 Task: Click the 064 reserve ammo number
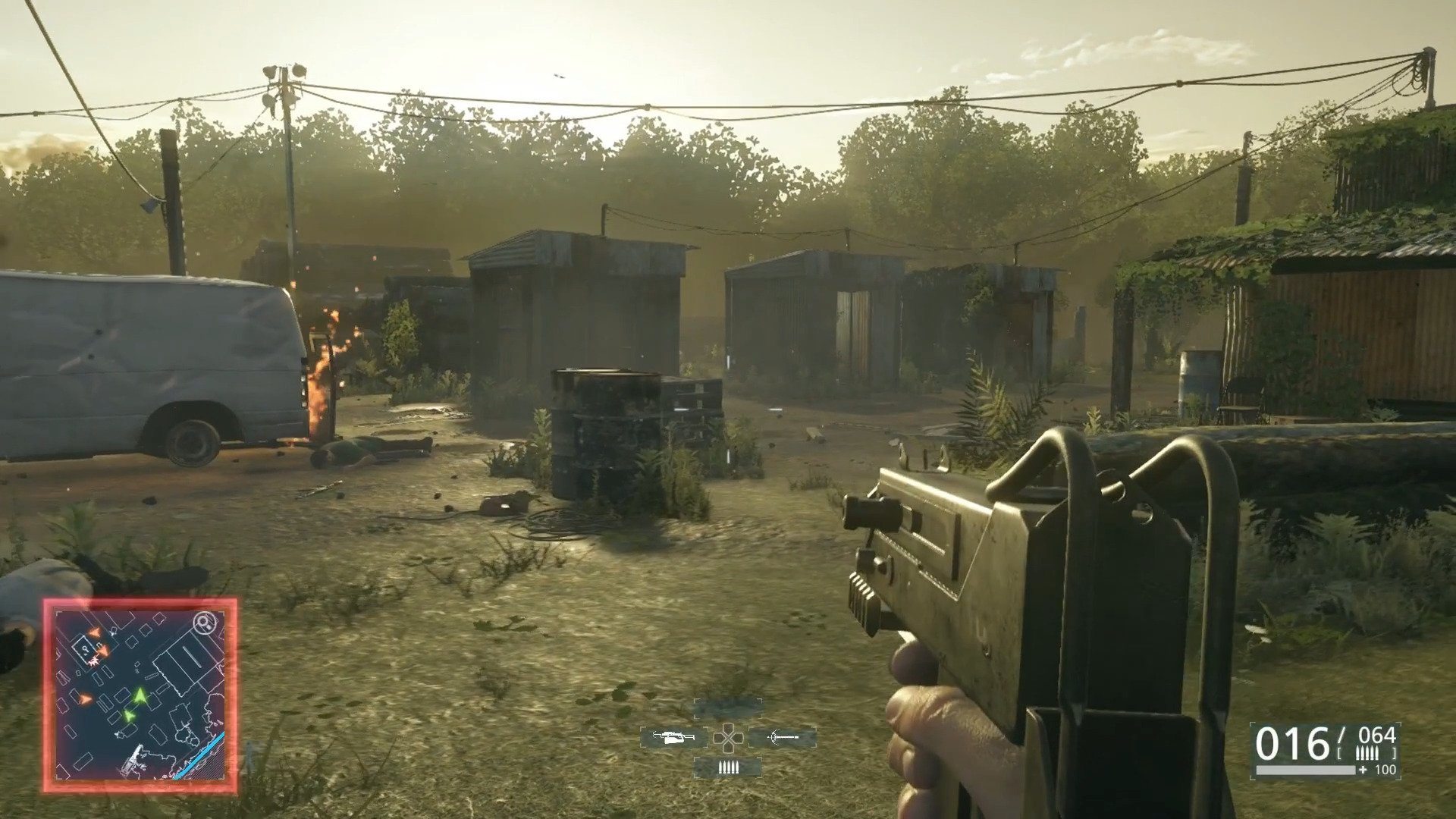point(1376,736)
